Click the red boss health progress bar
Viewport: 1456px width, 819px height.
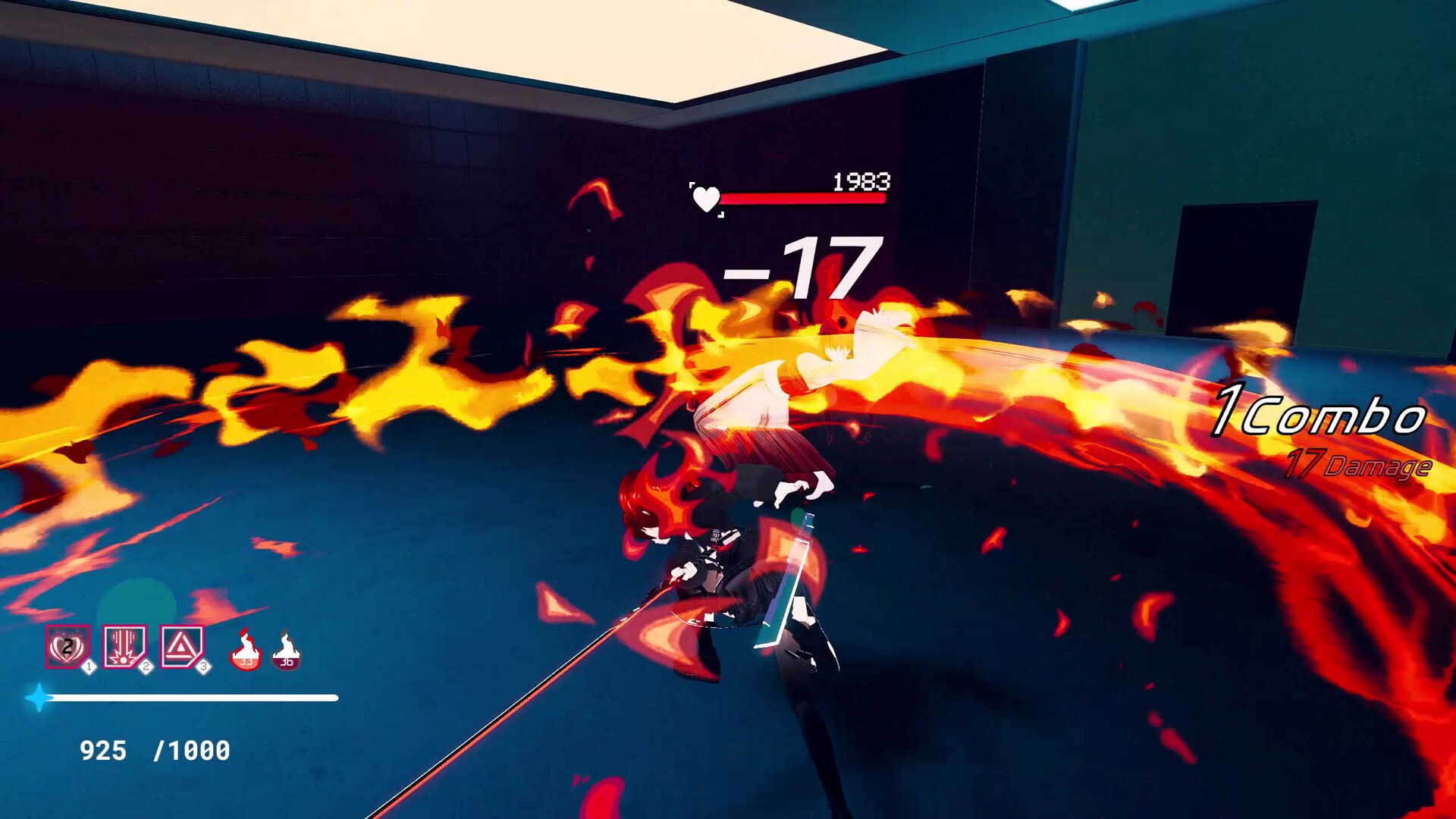(804, 199)
